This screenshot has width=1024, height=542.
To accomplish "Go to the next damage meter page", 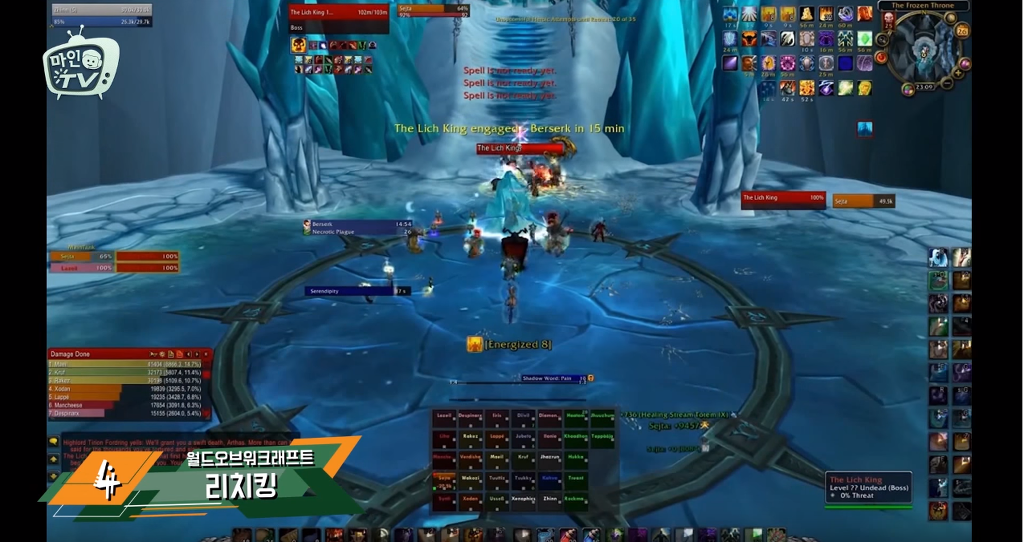I will pyautogui.click(x=198, y=354).
